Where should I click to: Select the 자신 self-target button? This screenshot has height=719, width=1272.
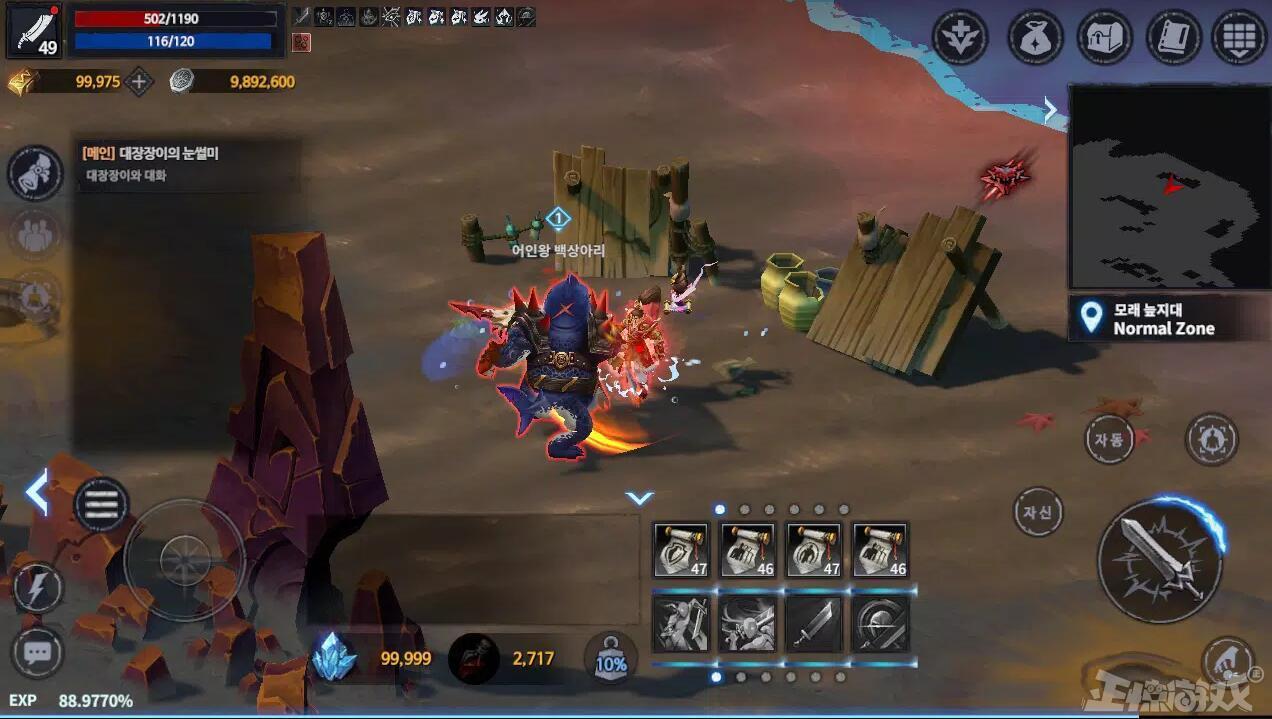point(1037,513)
